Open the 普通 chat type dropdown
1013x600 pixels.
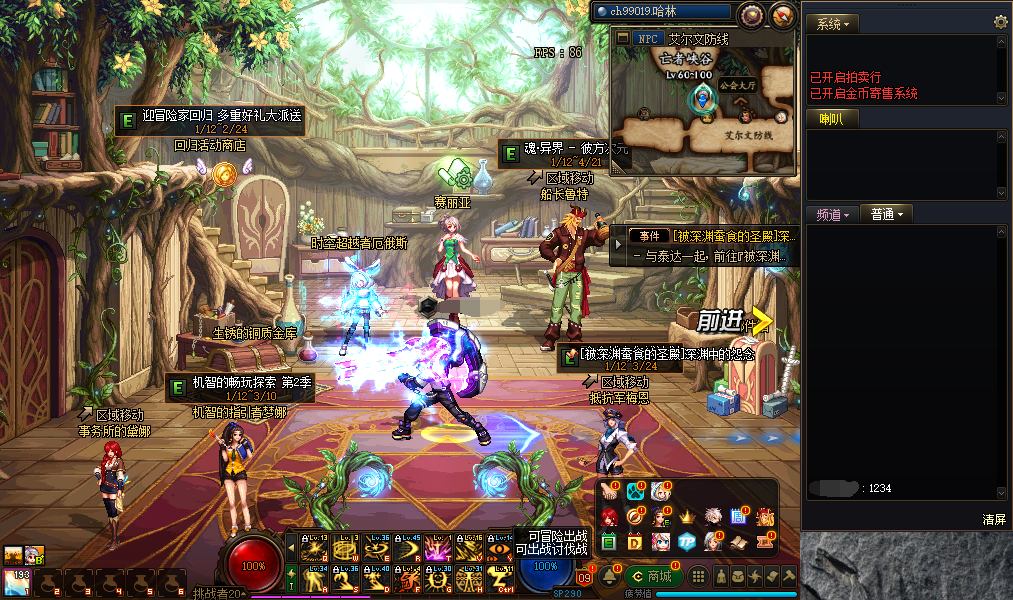(886, 214)
